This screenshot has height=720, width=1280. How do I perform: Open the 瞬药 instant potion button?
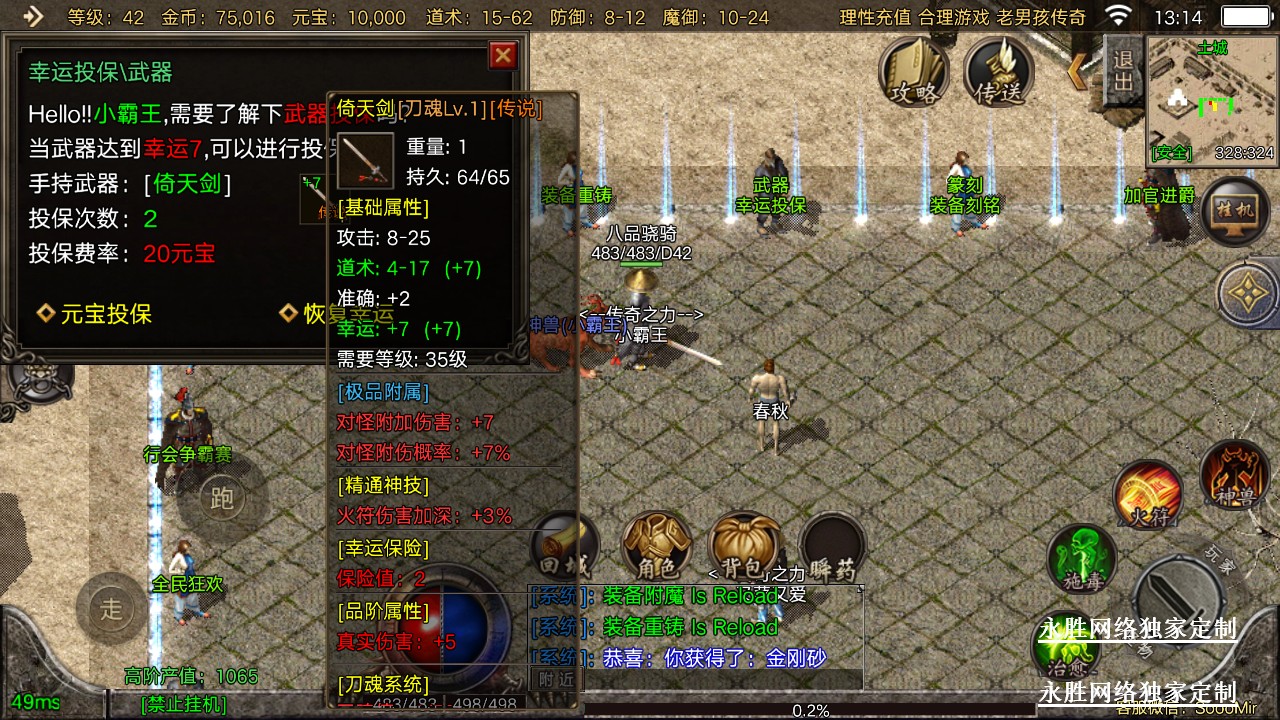click(x=832, y=548)
